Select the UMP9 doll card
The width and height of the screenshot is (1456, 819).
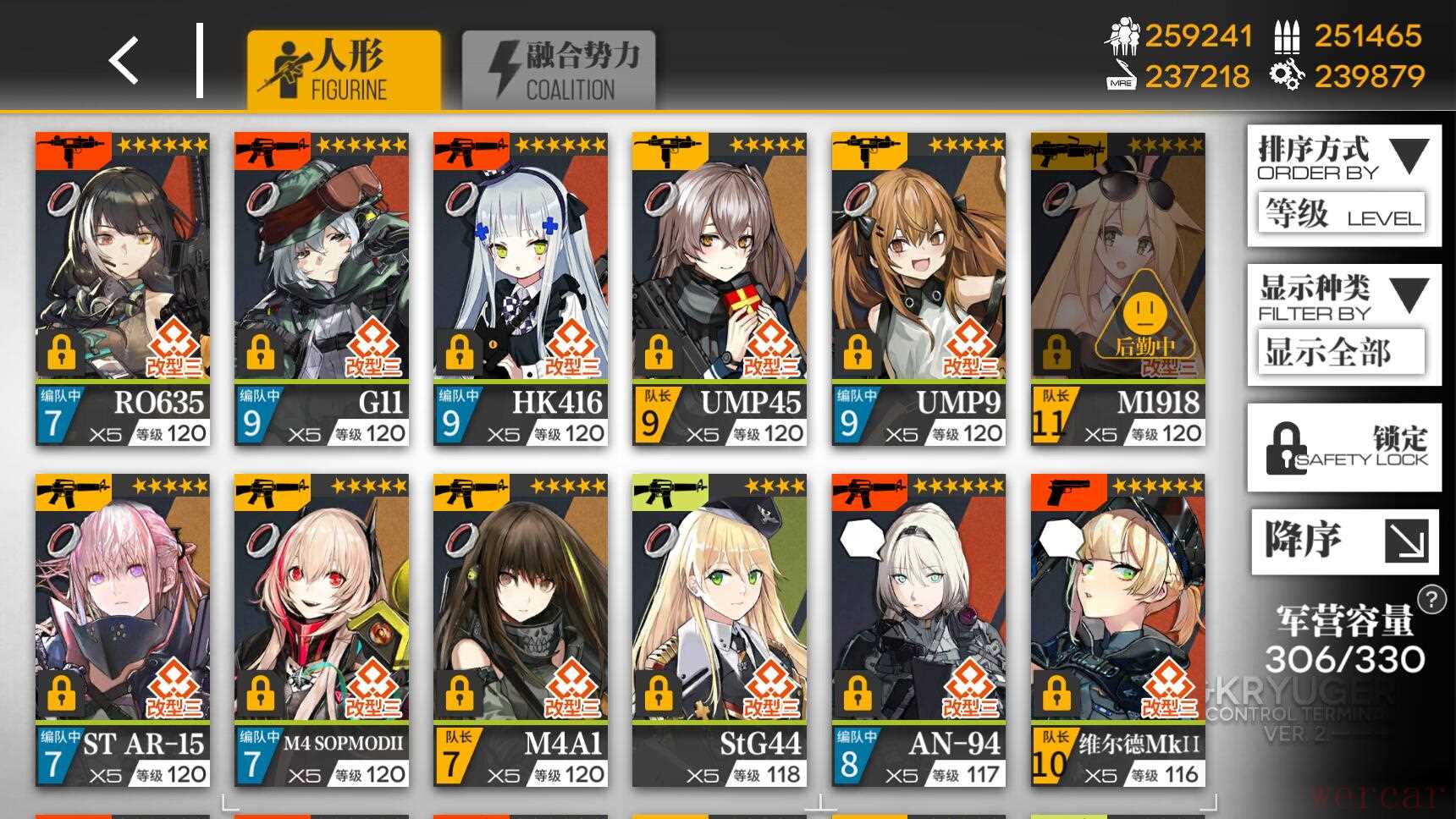point(918,289)
